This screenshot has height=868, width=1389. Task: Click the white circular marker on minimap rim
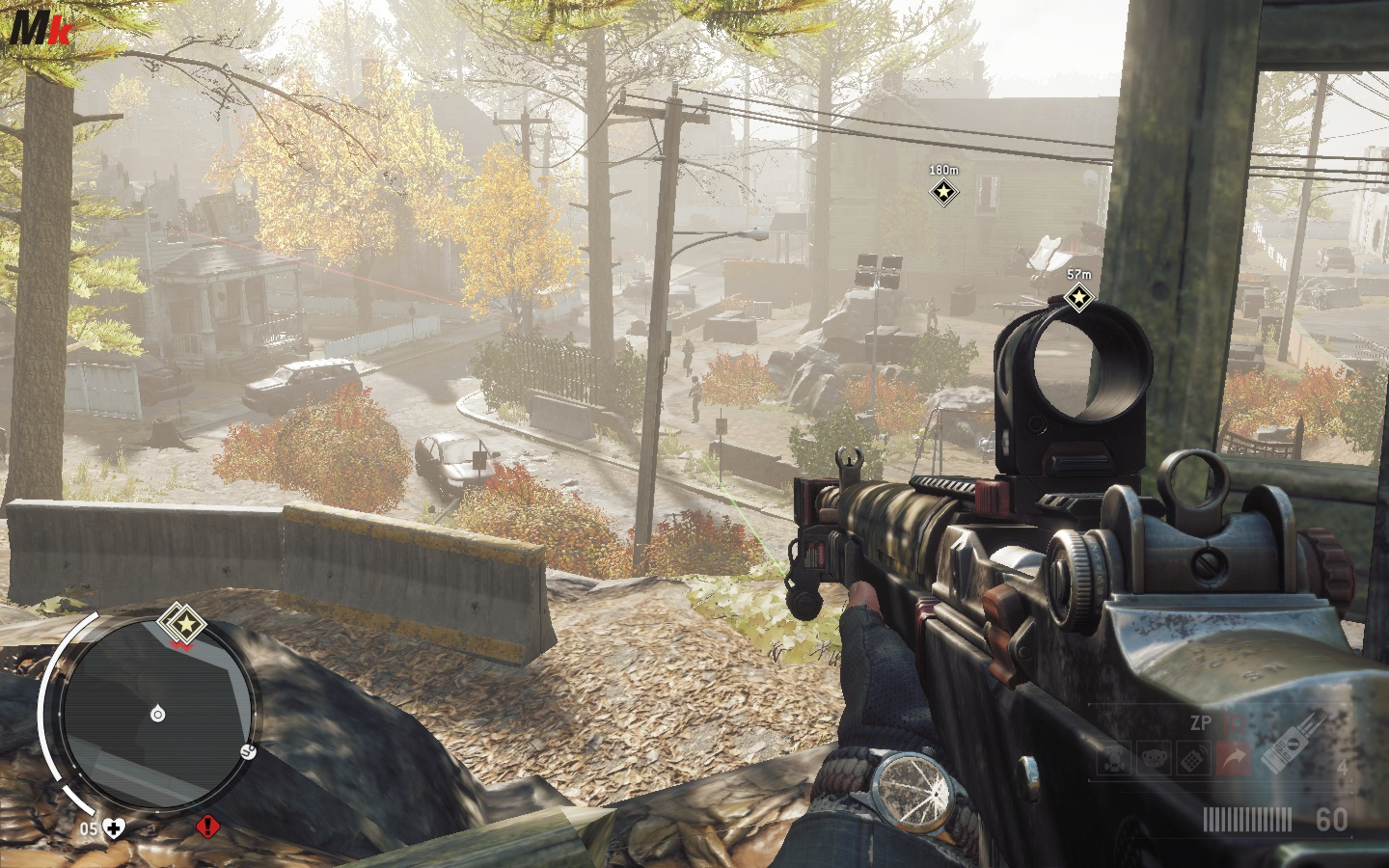(248, 751)
